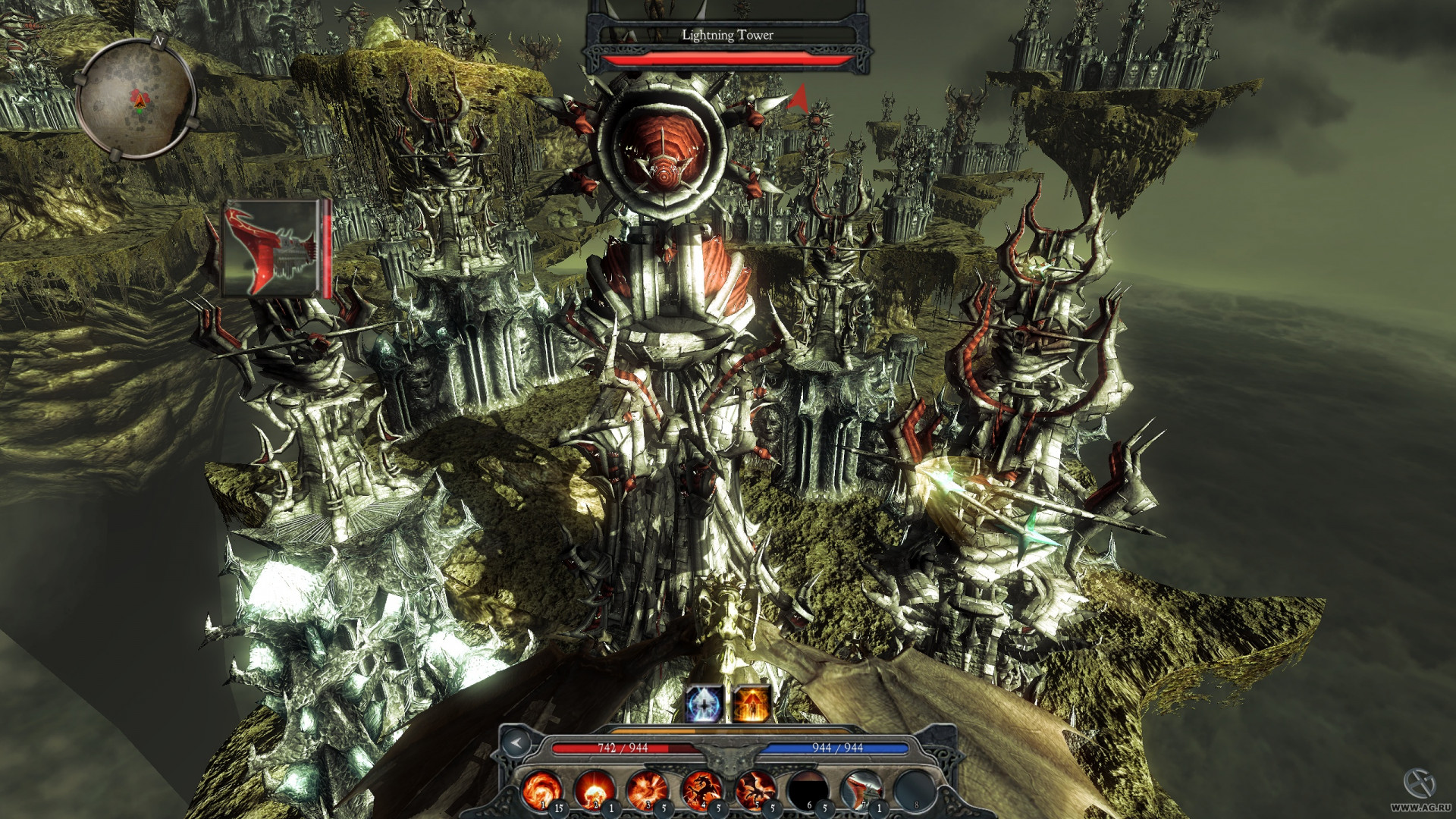The width and height of the screenshot is (1456, 819).
Task: Select the red airship portrait panel
Action: pos(273,248)
